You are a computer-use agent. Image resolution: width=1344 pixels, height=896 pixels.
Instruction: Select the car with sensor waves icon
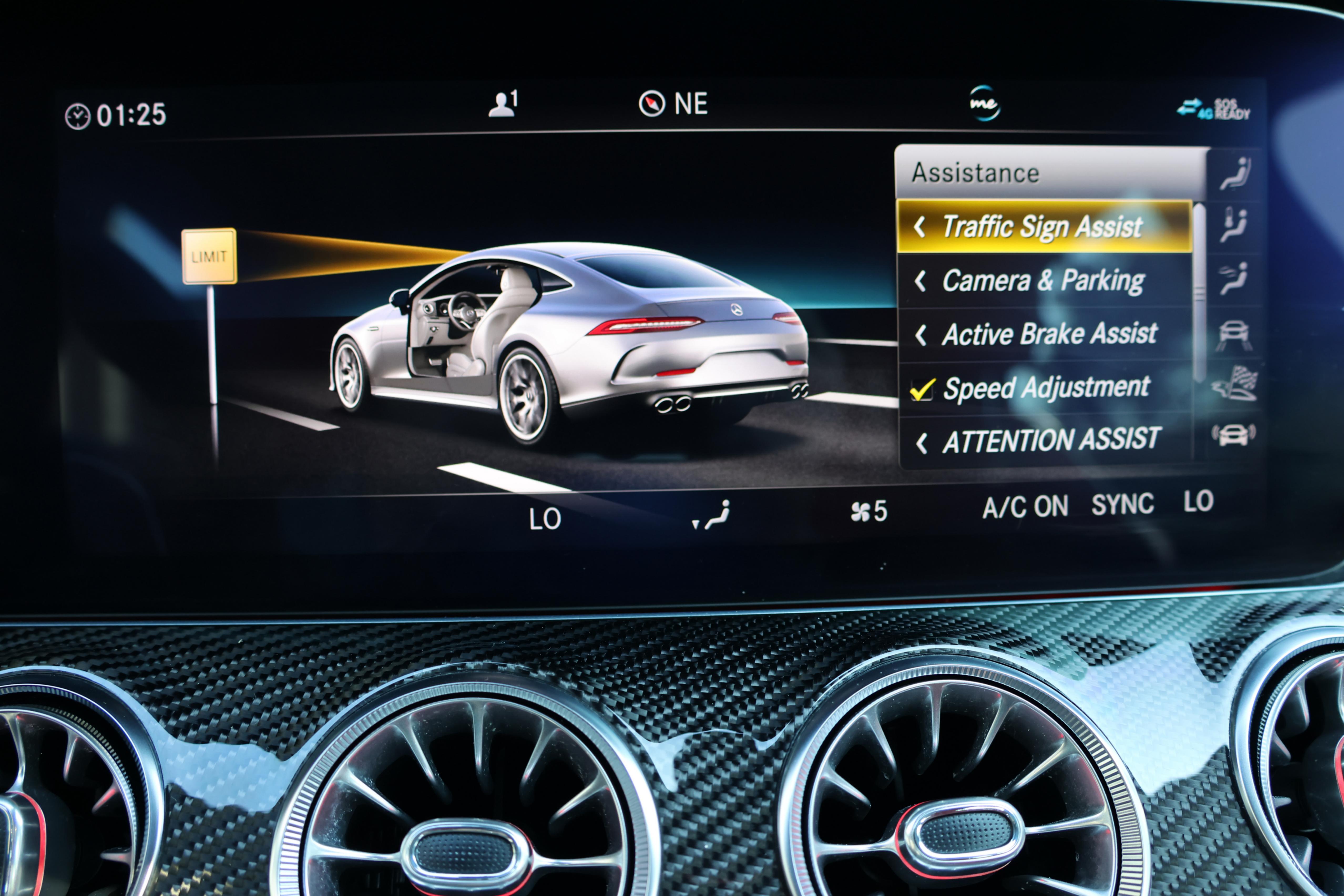[x=1234, y=434]
